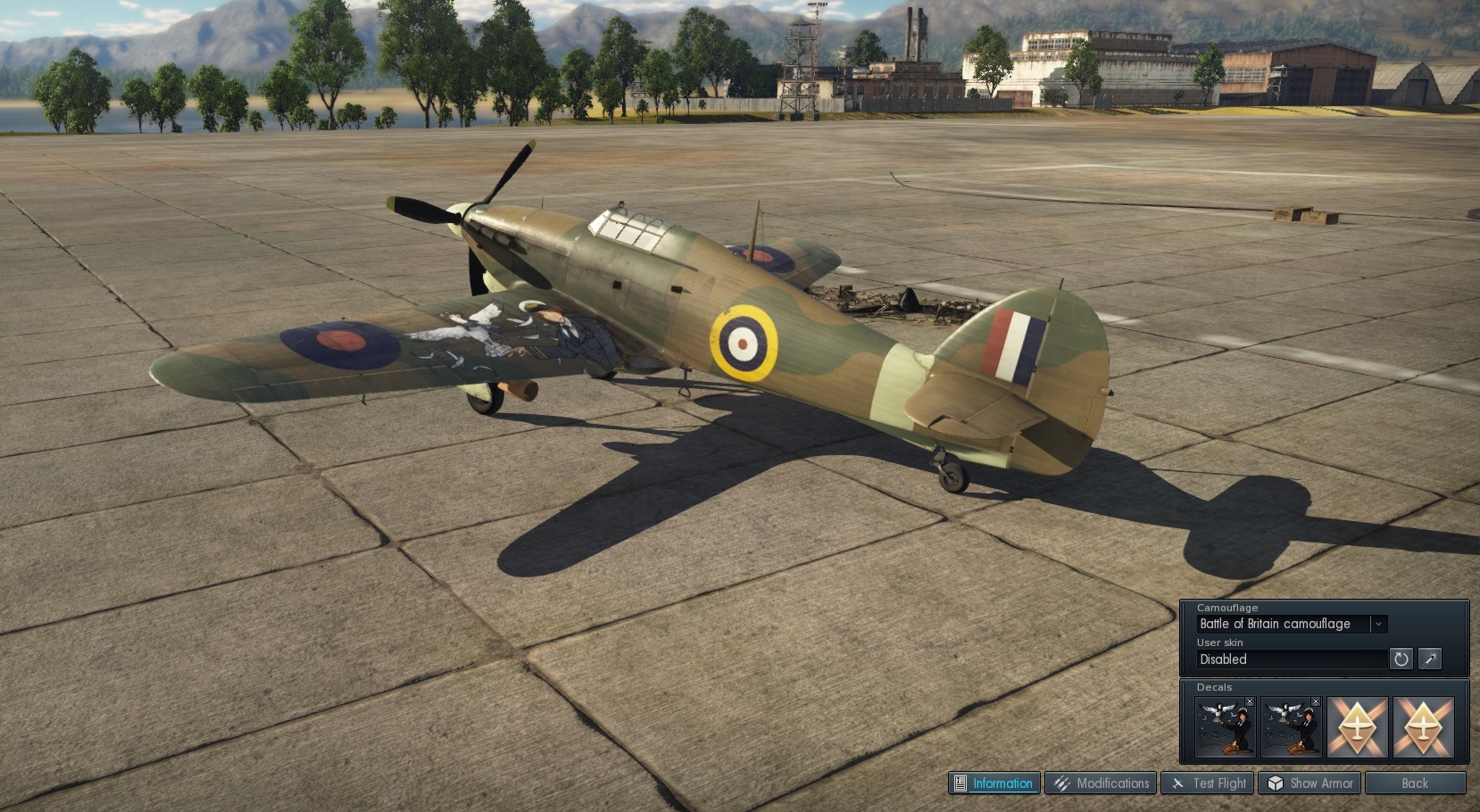Toggle the Show Armor view
This screenshot has width=1480, height=812.
[1310, 783]
